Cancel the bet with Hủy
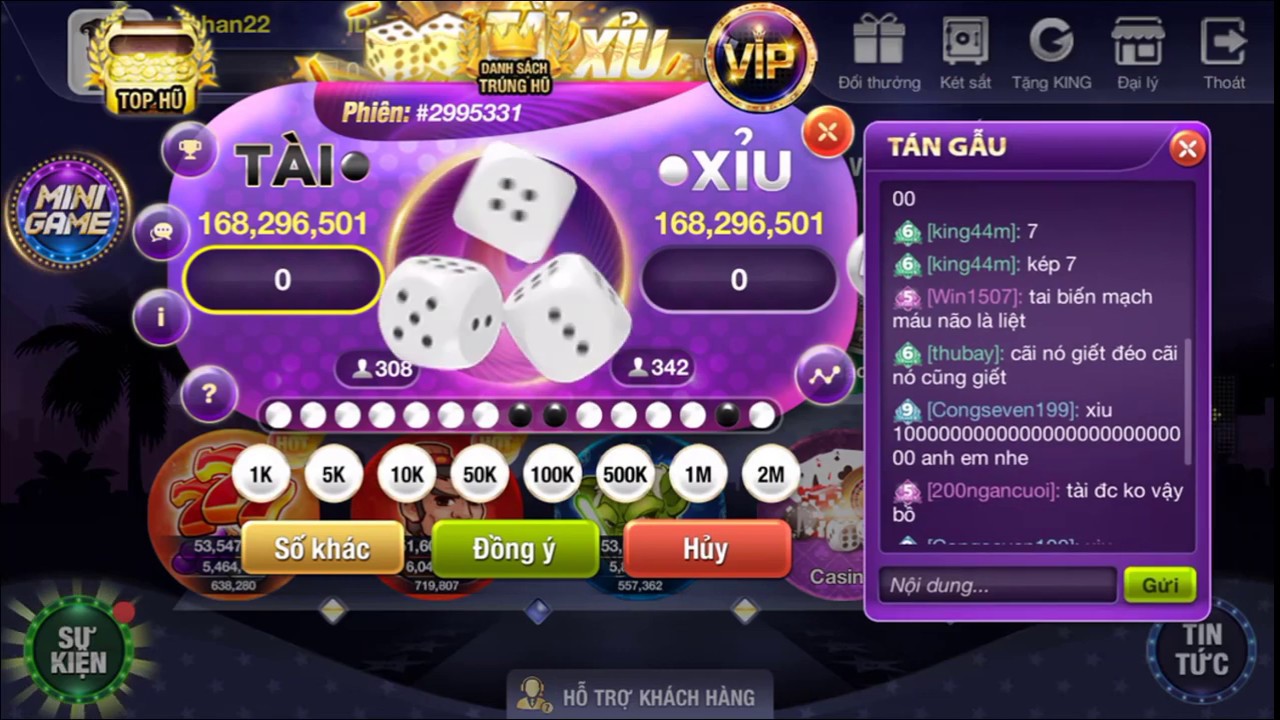 (706, 549)
